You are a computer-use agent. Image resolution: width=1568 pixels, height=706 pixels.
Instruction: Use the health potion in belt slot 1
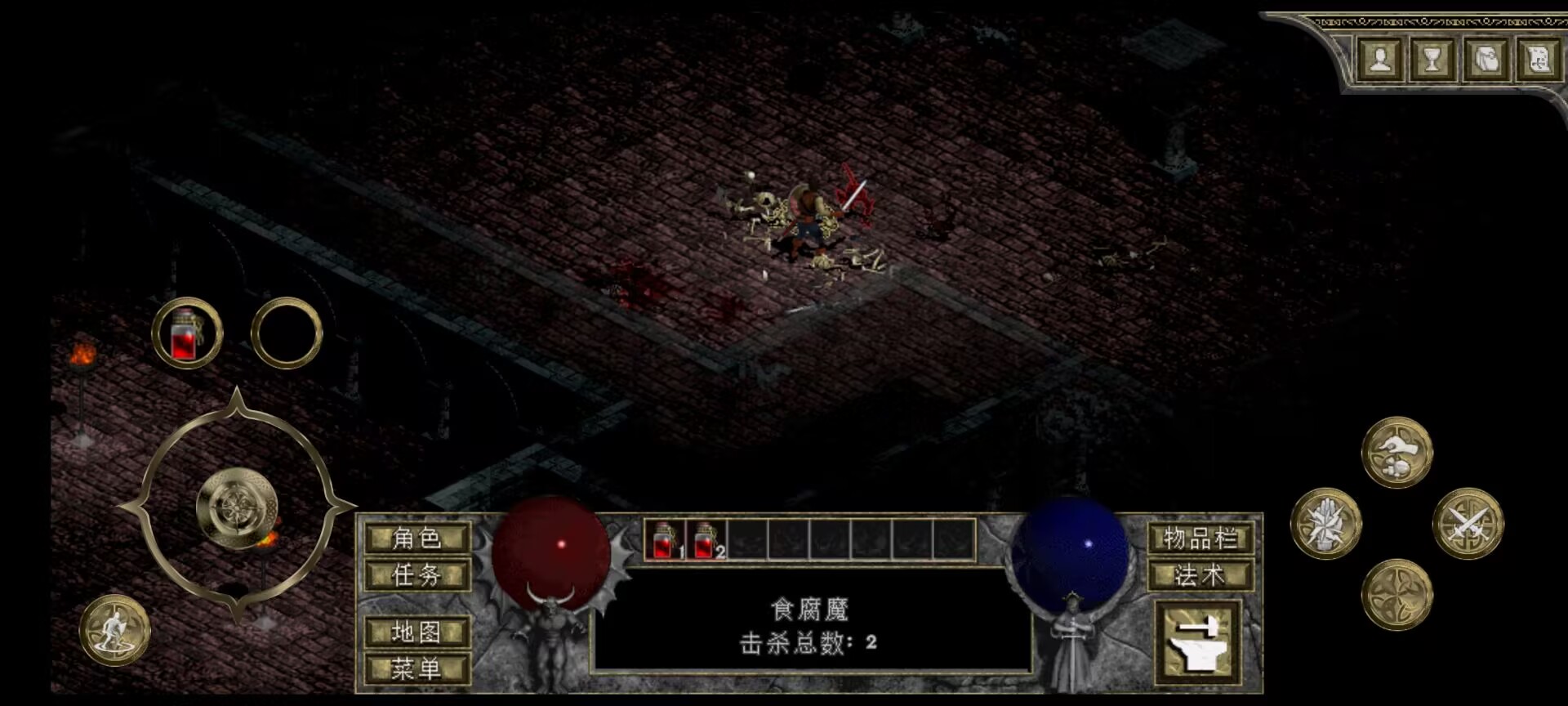tap(665, 540)
